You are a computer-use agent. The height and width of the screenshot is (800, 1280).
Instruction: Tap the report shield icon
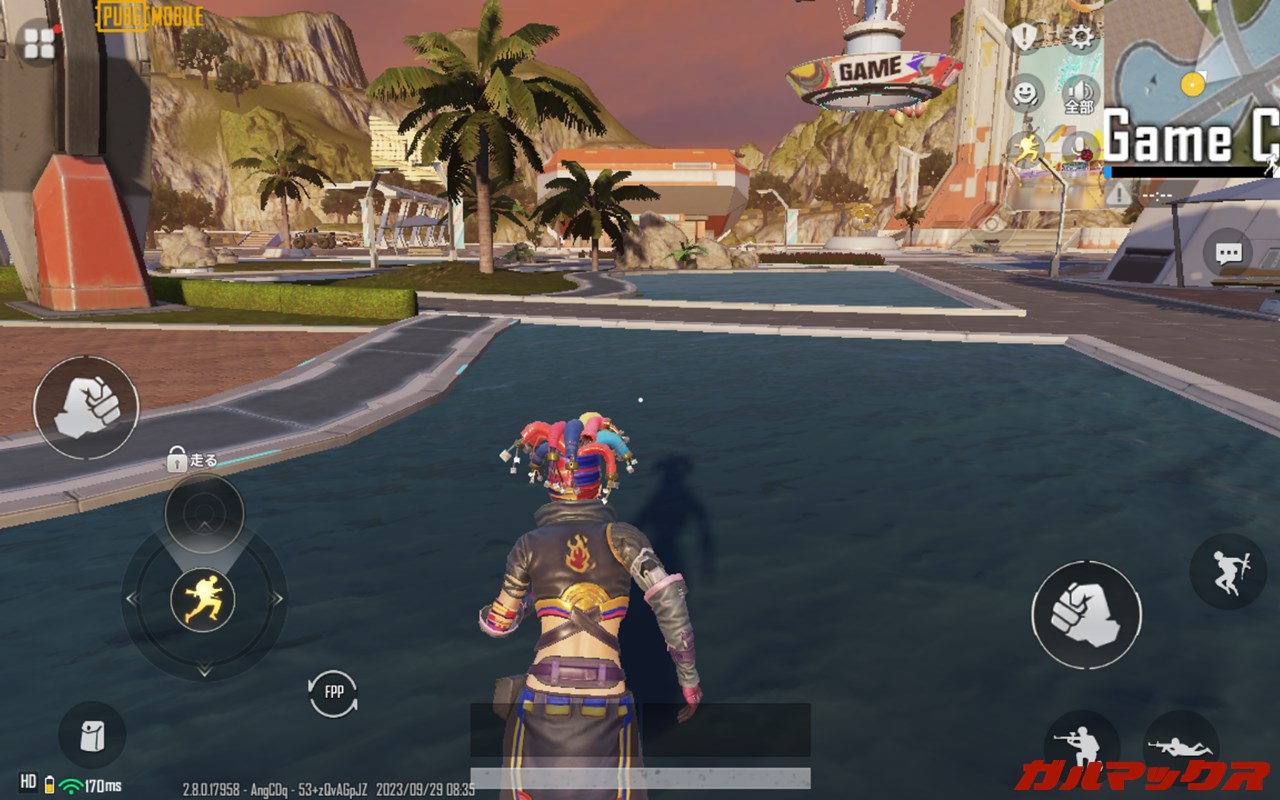pos(1024,34)
